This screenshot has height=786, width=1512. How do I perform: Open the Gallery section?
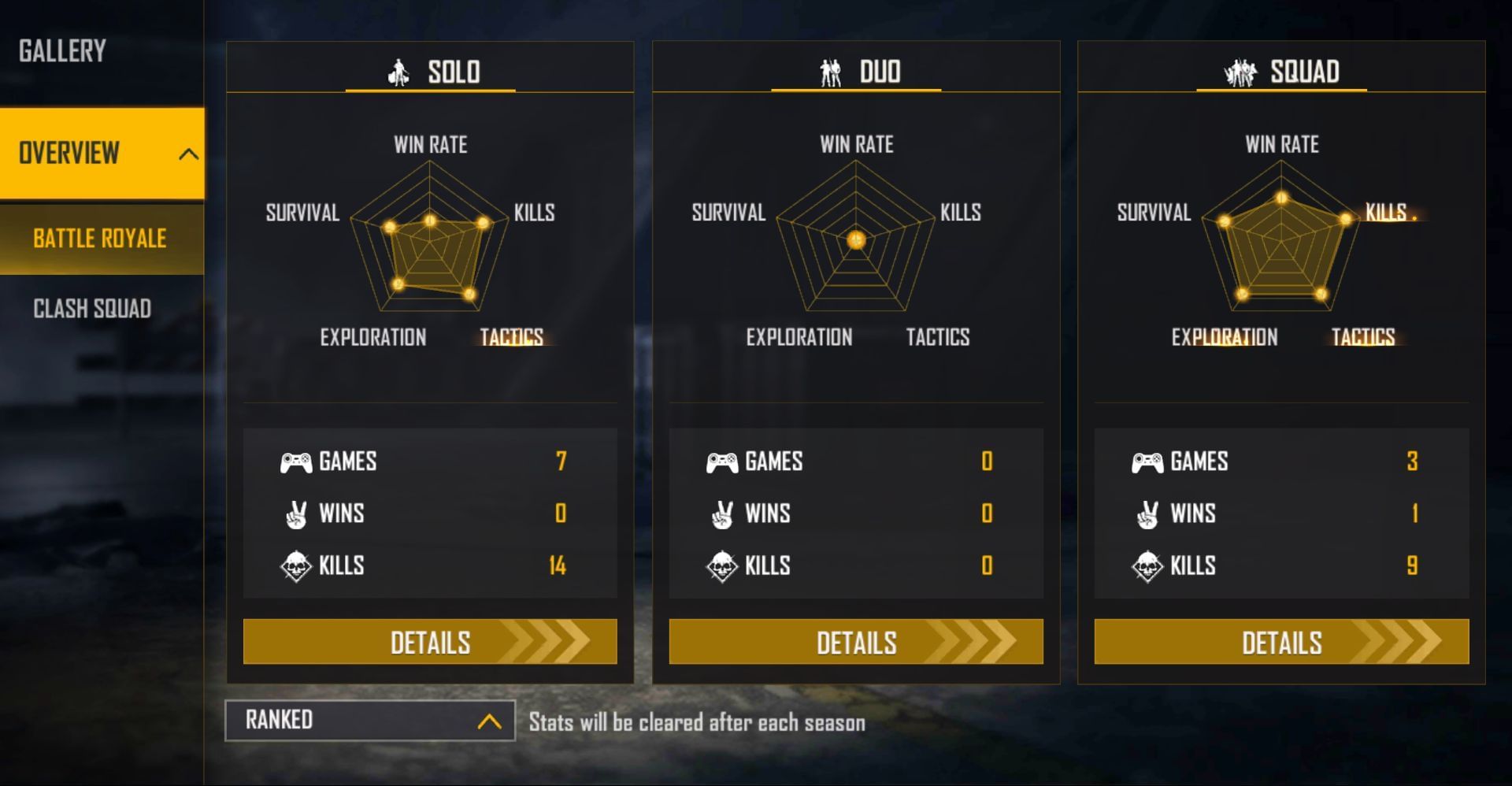(63, 51)
